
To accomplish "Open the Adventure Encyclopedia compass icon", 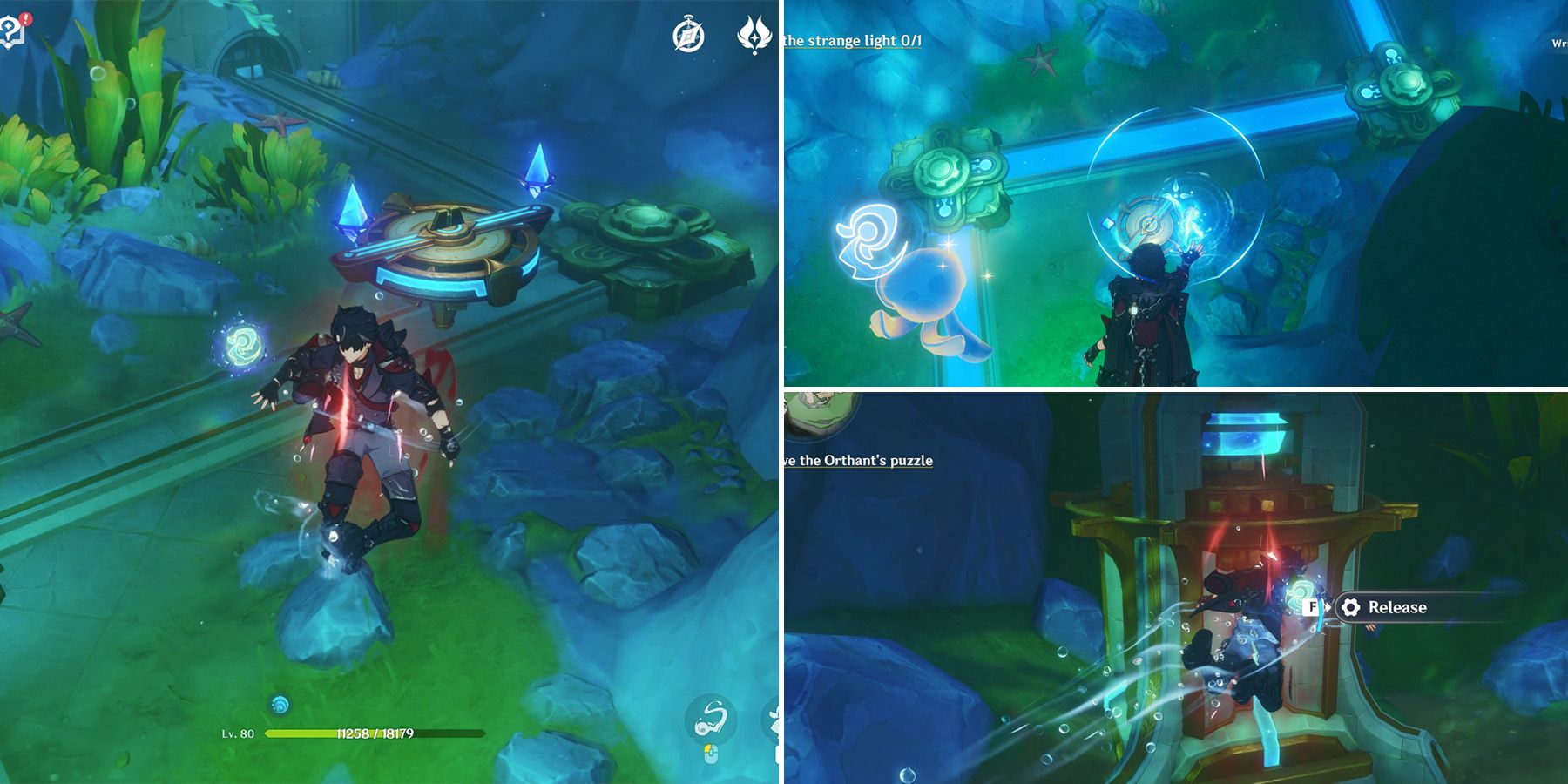I will click(688, 32).
